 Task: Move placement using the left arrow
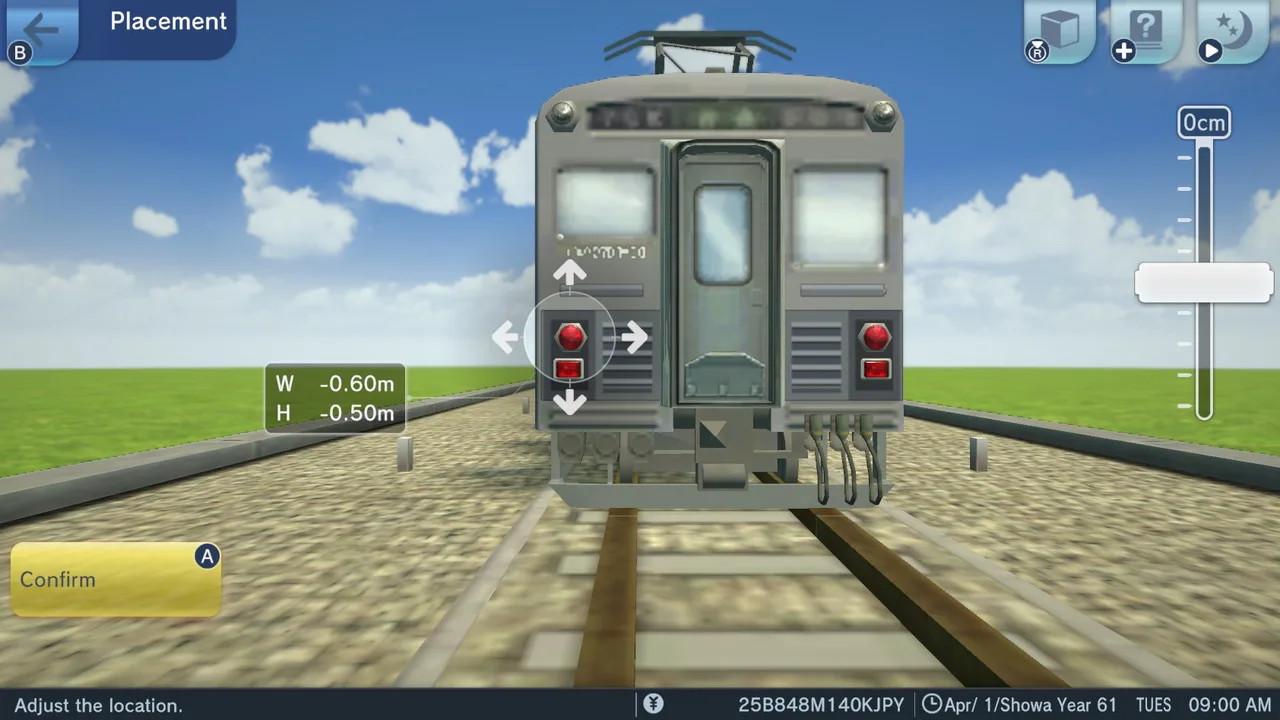(x=505, y=337)
